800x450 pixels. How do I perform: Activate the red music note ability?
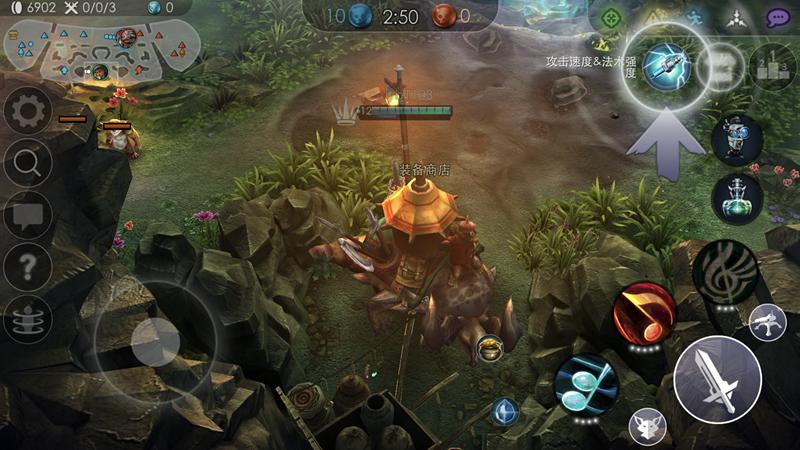(645, 312)
